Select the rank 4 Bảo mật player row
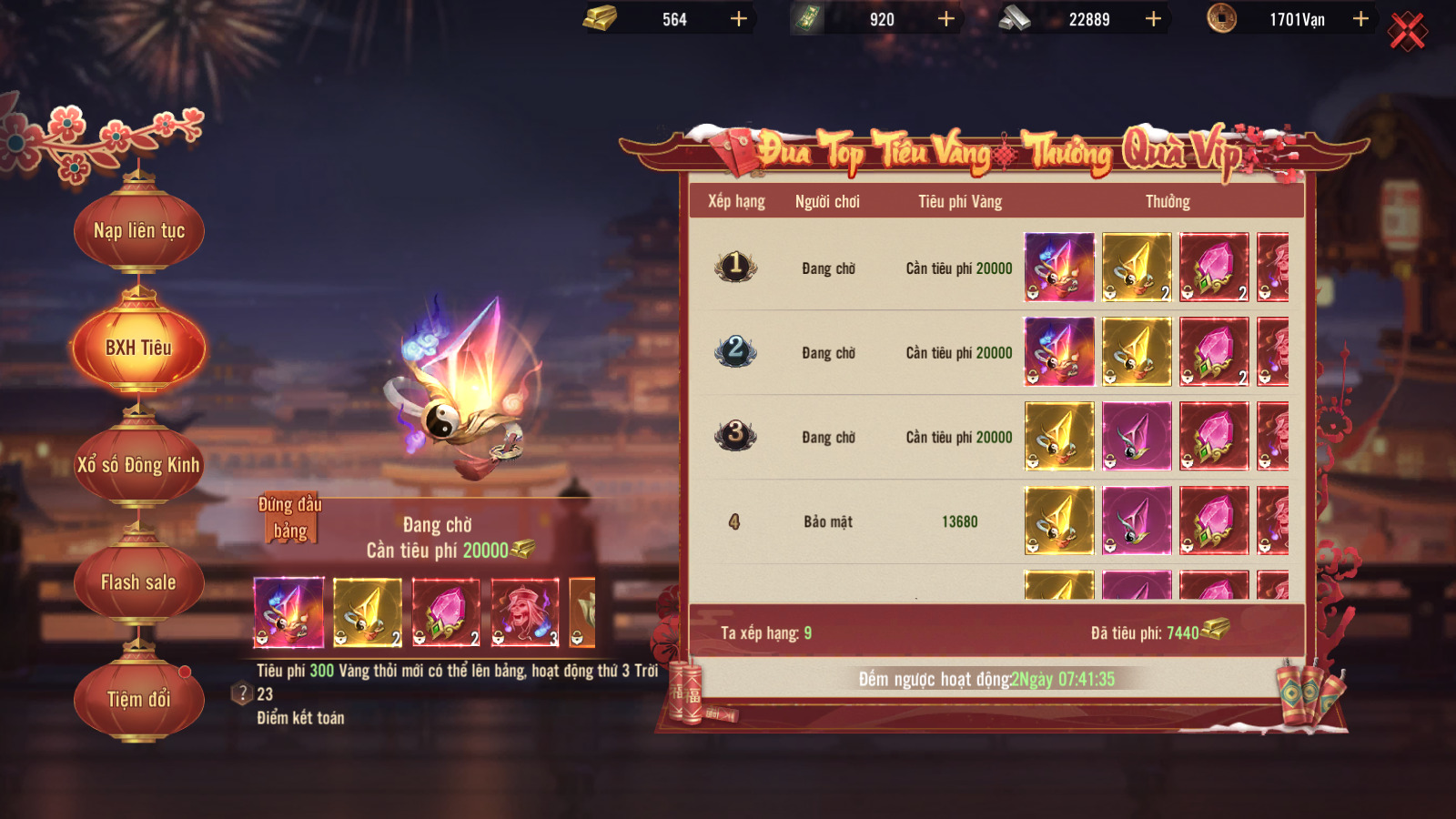Viewport: 1456px width, 819px height. pos(827,521)
